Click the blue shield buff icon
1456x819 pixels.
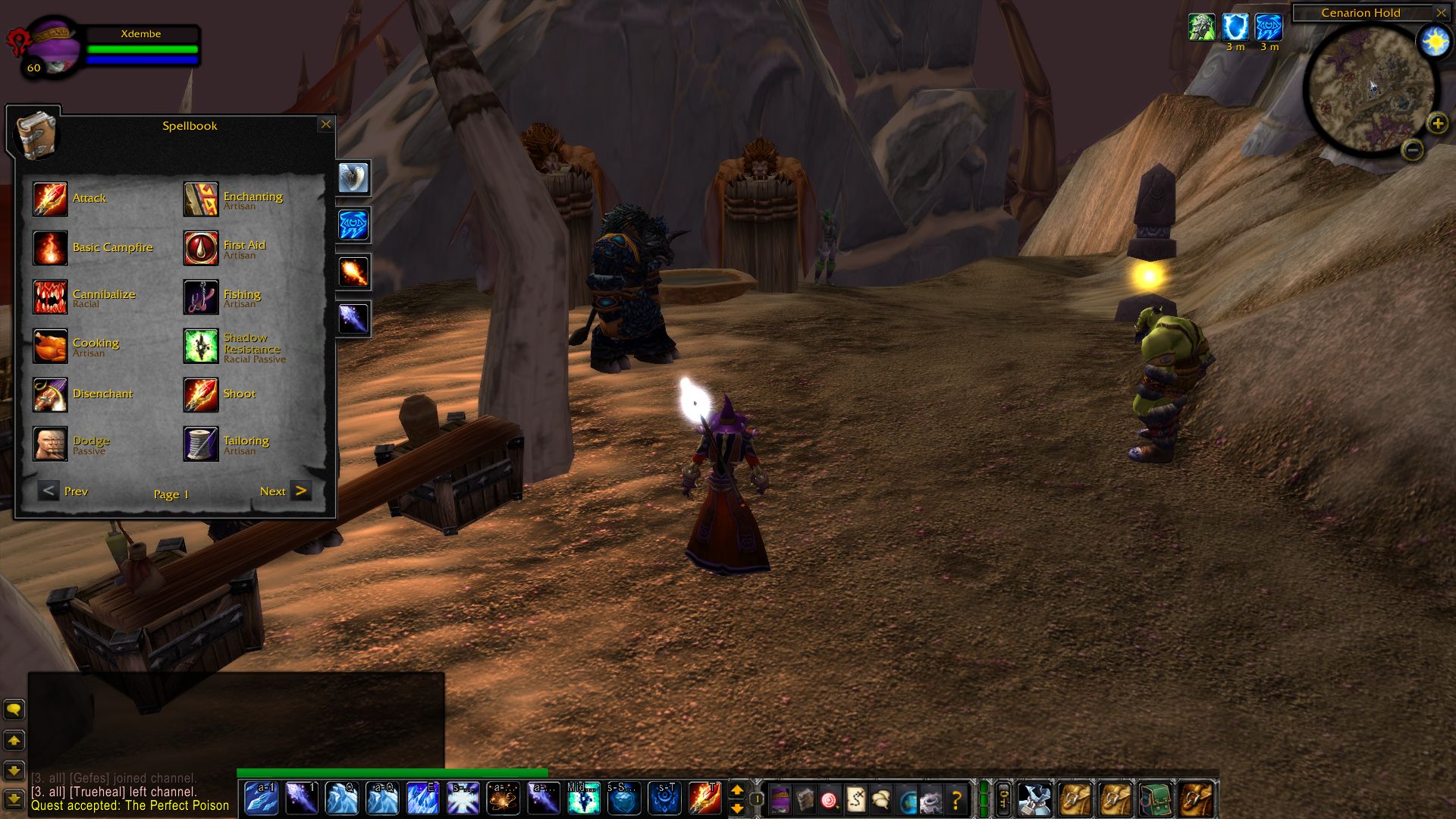tap(1235, 27)
